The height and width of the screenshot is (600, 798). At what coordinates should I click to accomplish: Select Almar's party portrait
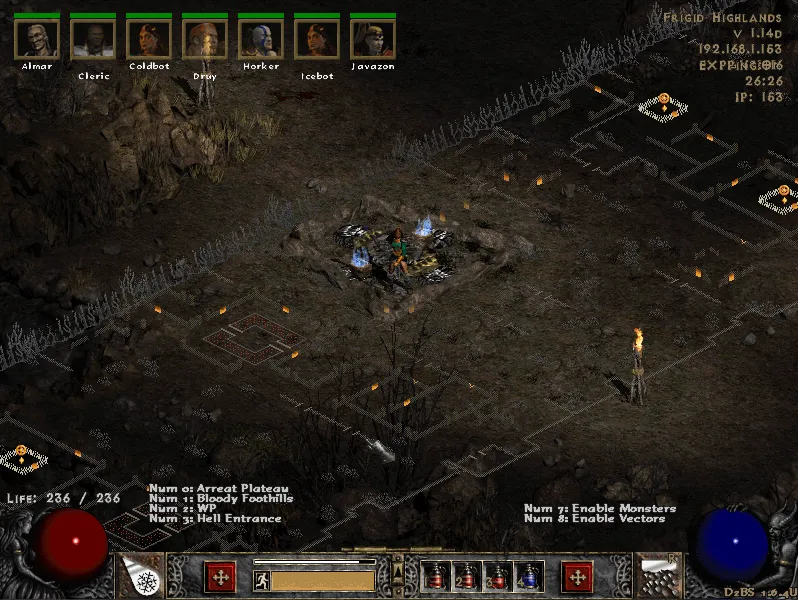point(37,38)
